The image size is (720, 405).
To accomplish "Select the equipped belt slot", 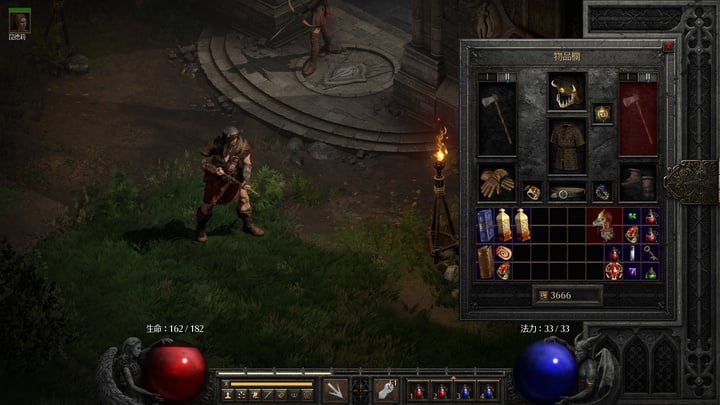I will click(x=567, y=191).
